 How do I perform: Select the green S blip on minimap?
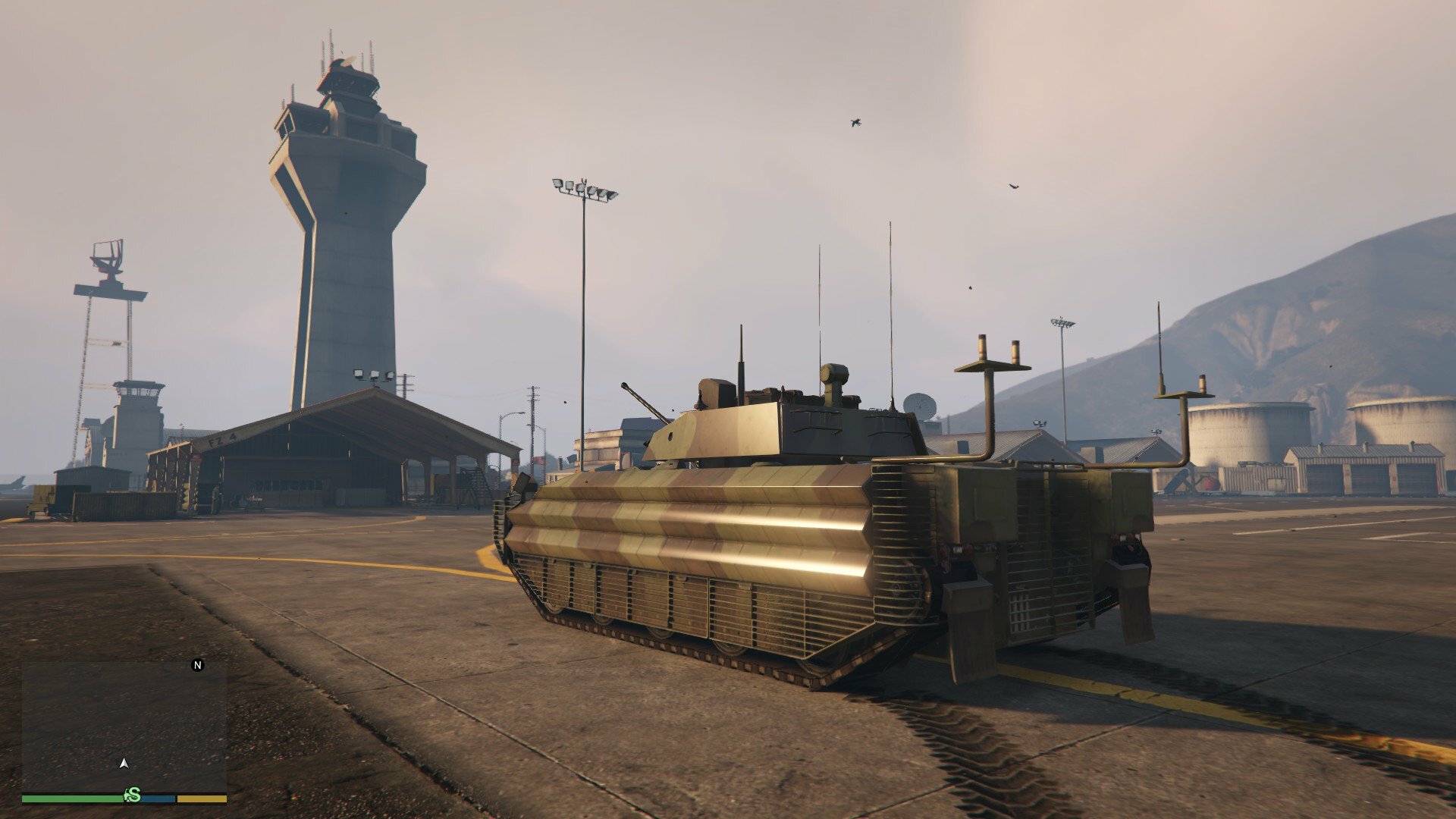[133, 795]
